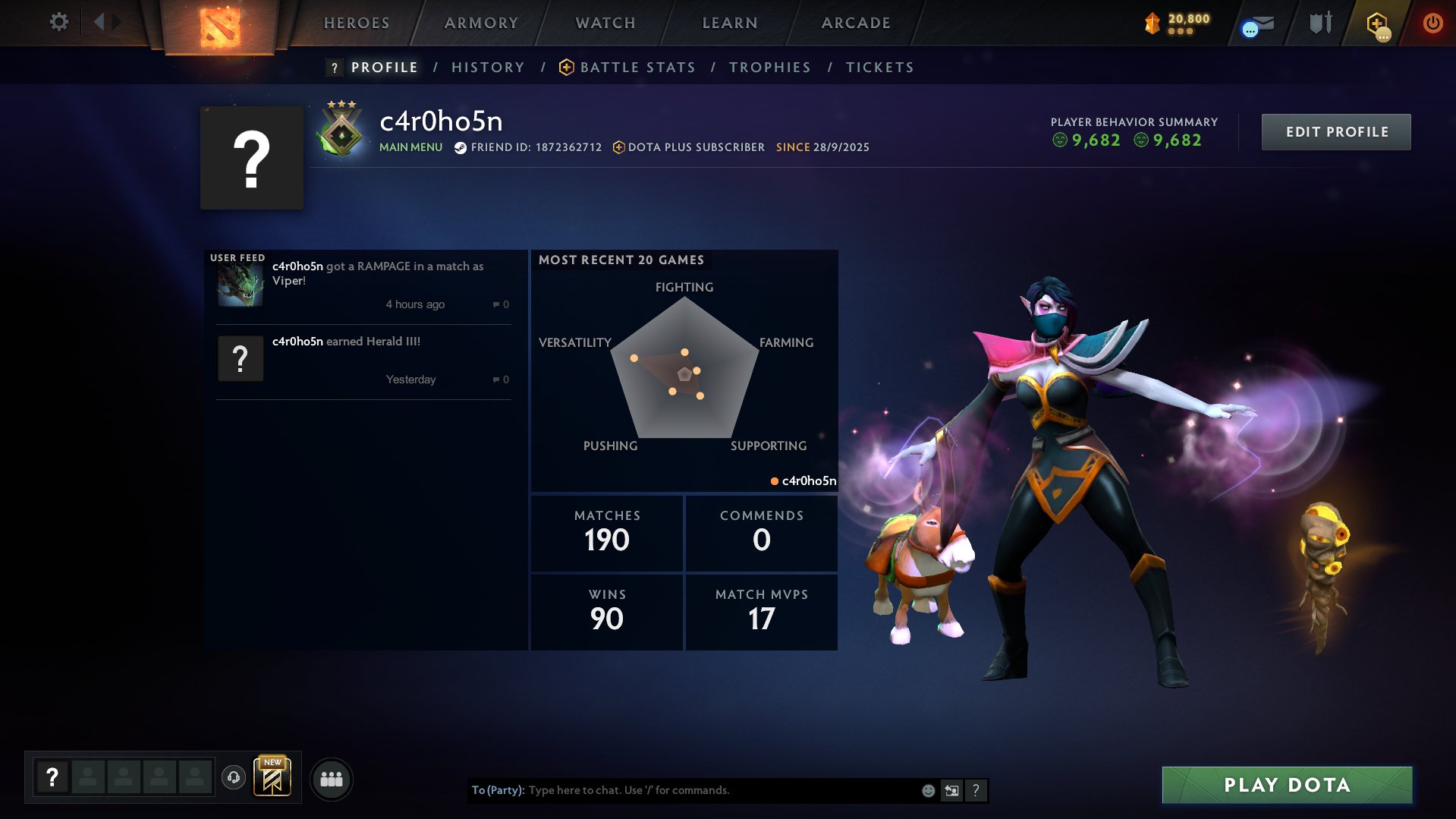Open the BATTLE STATS tab
The image size is (1456, 819).
(637, 67)
